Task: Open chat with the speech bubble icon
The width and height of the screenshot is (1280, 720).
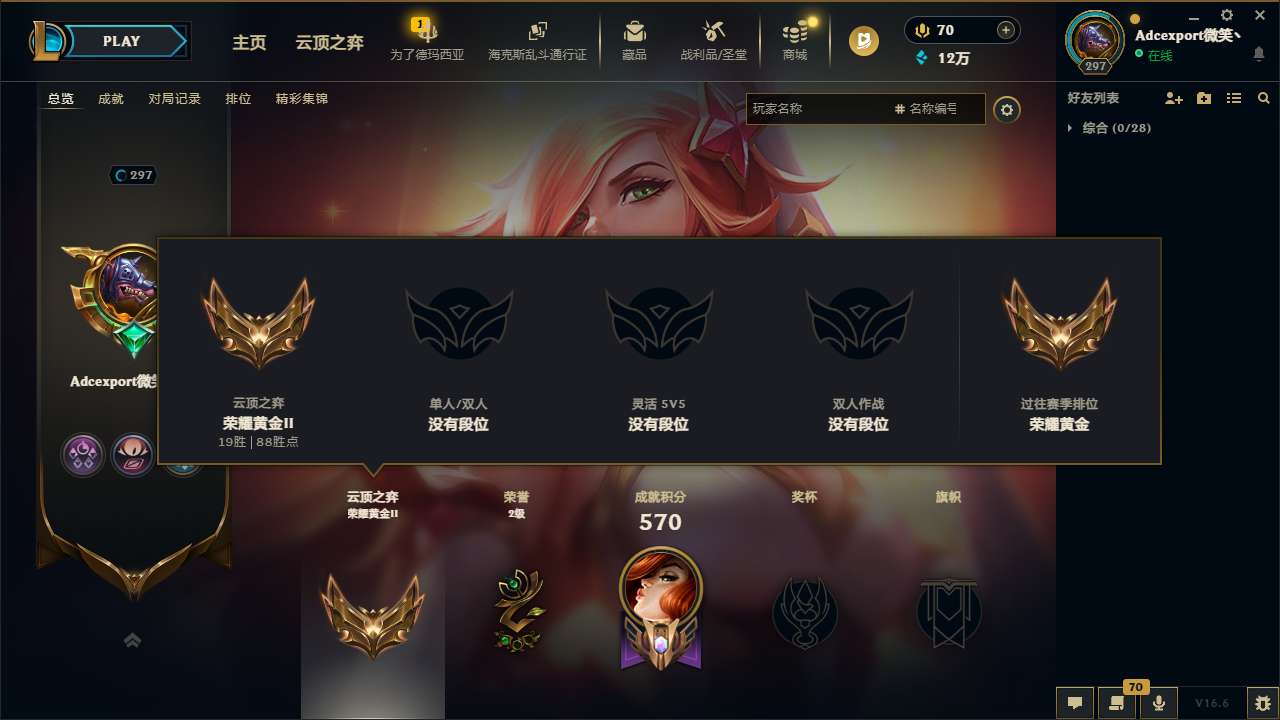Action: tap(1075, 703)
